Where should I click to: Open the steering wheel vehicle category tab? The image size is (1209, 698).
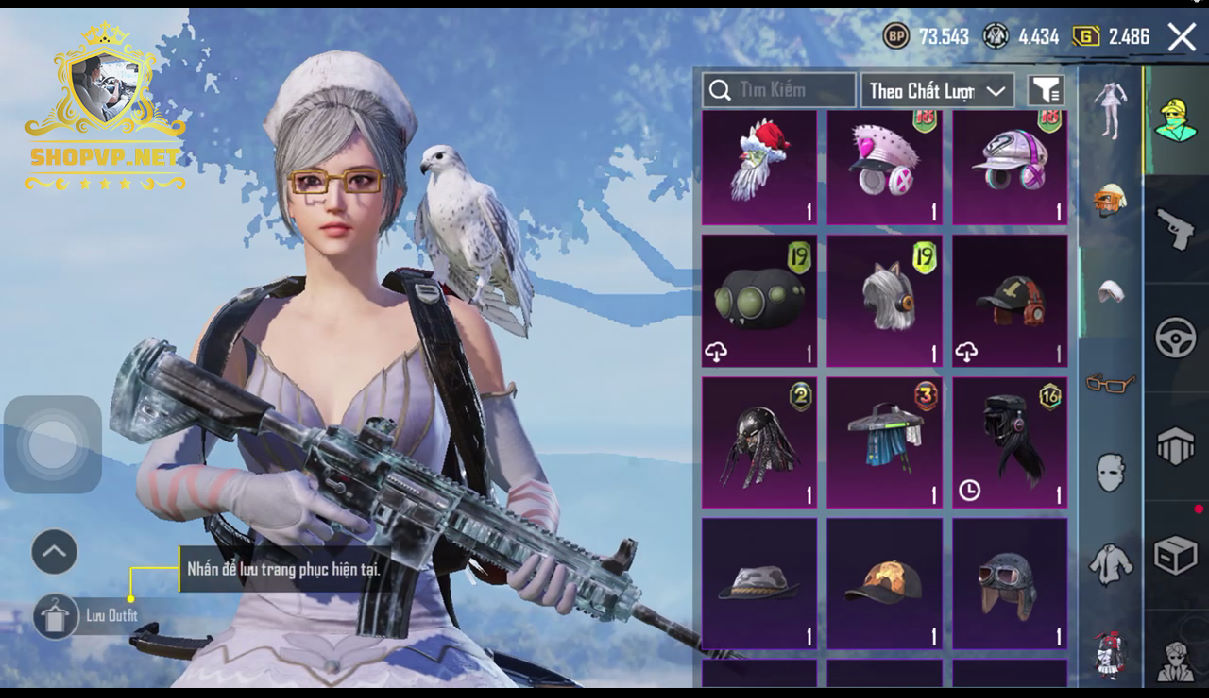(x=1176, y=338)
